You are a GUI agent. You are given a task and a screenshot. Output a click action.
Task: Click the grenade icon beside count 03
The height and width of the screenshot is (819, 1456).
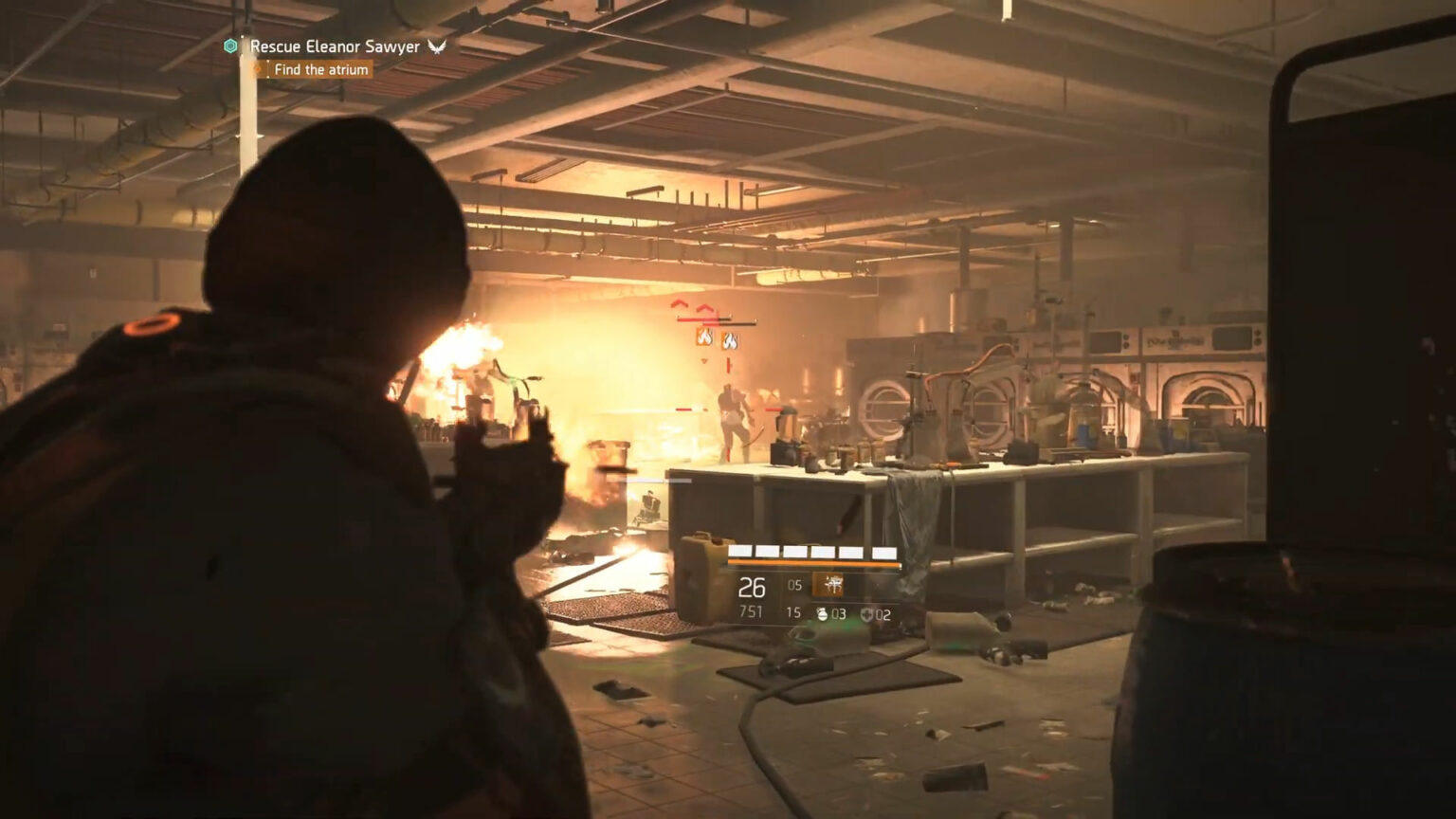click(x=821, y=613)
